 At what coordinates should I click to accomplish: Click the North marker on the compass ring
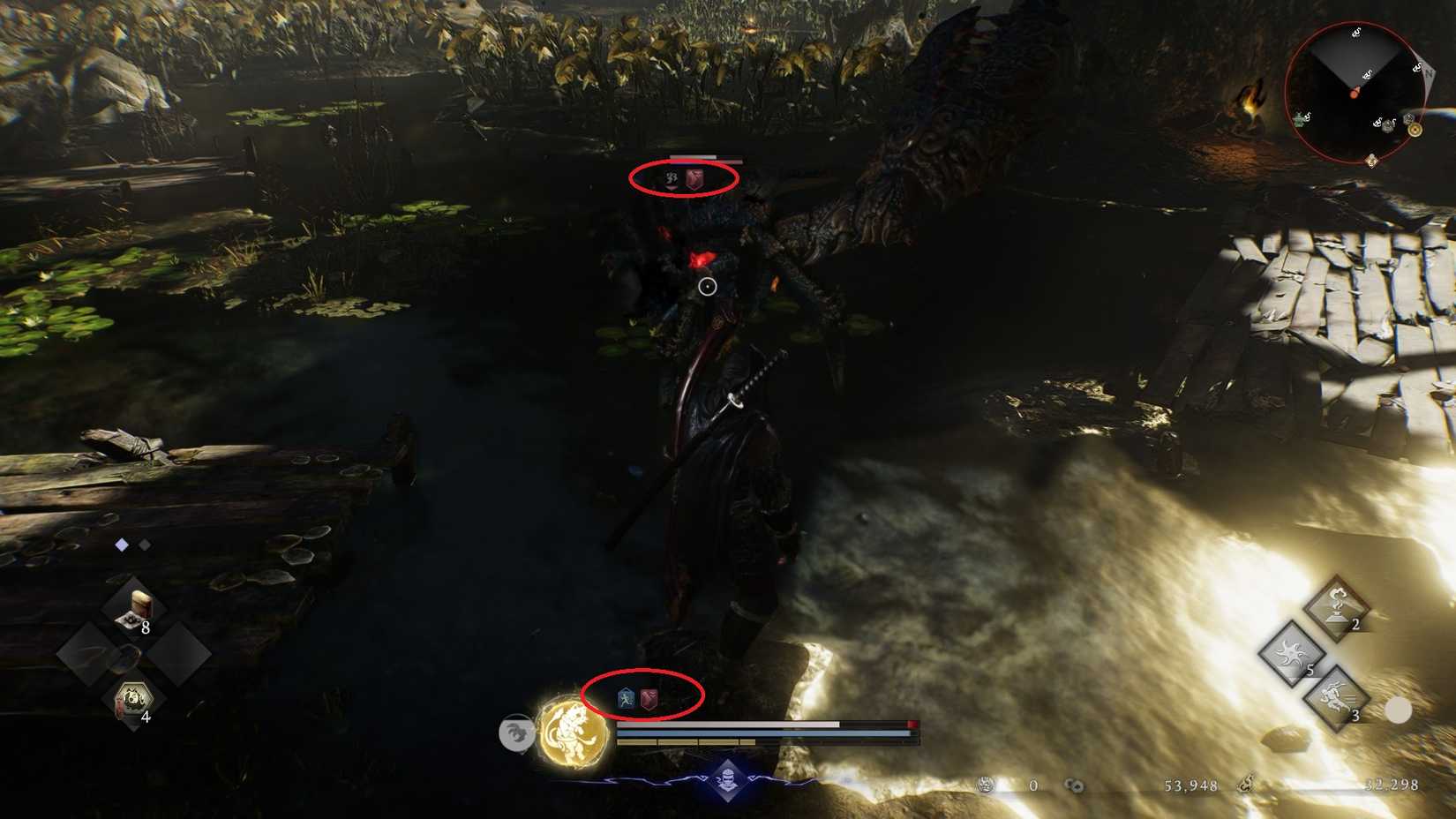(1430, 74)
